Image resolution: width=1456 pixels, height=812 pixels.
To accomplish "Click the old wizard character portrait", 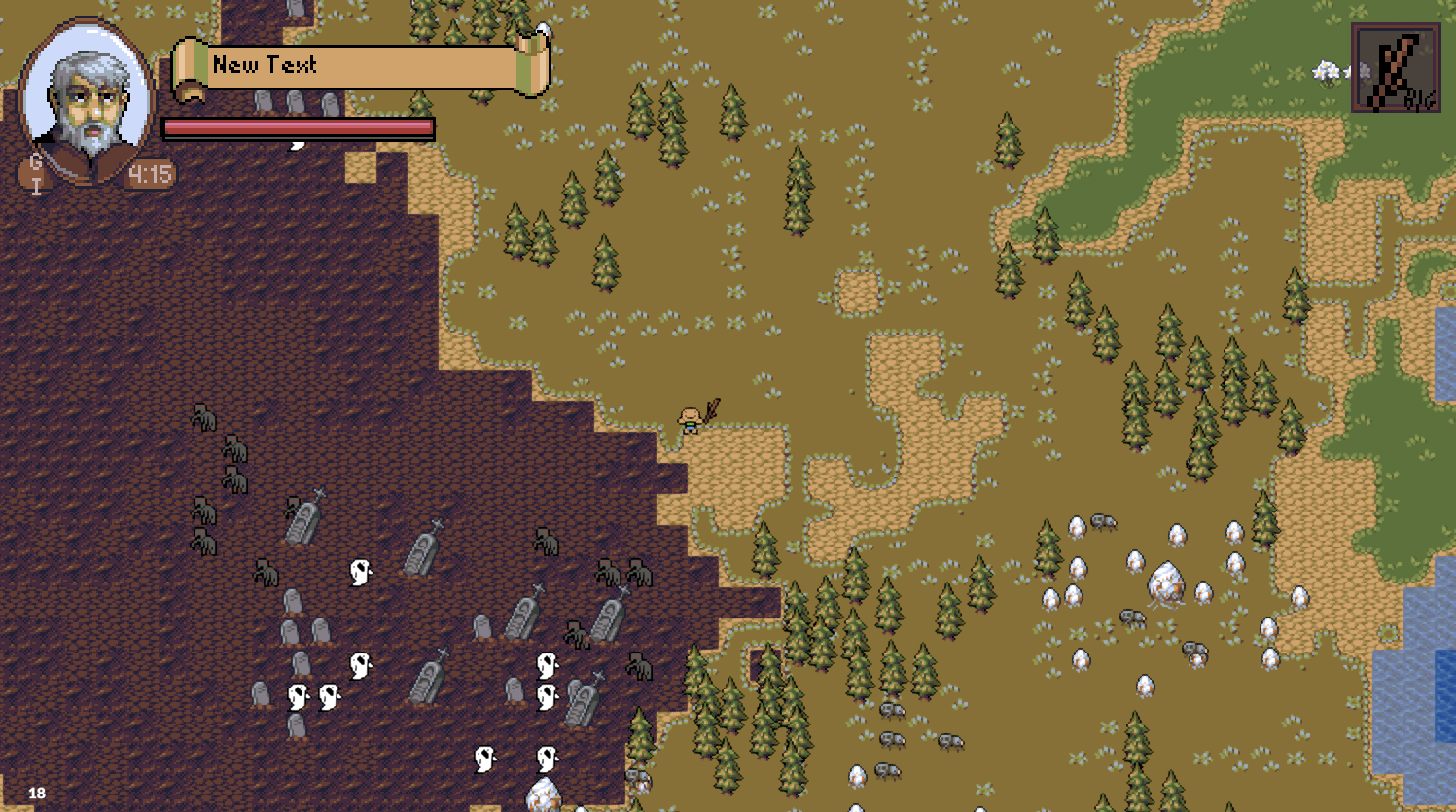I will 88,99.
